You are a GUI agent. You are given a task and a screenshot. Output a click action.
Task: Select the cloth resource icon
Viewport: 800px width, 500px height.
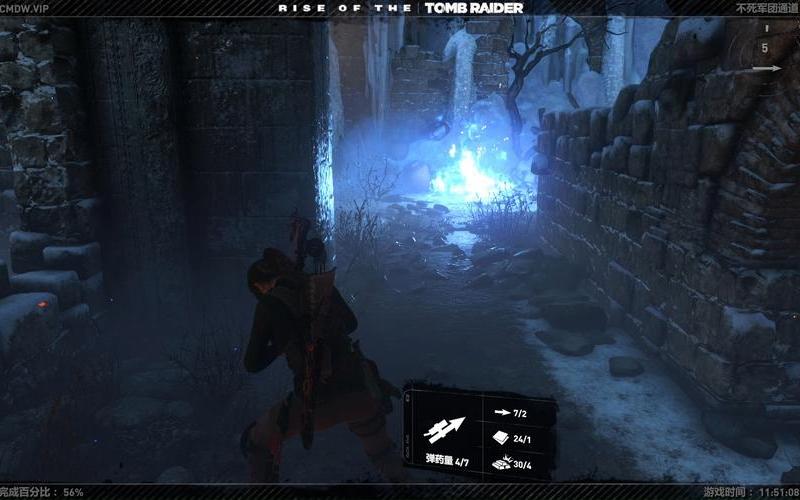(502, 436)
